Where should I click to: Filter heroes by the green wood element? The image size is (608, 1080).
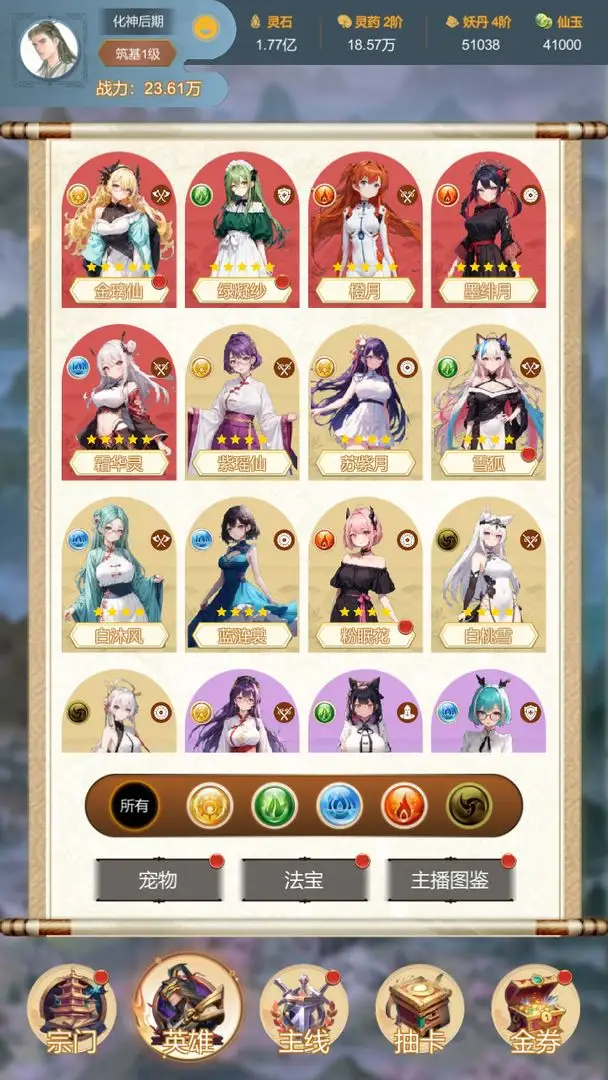pos(274,805)
